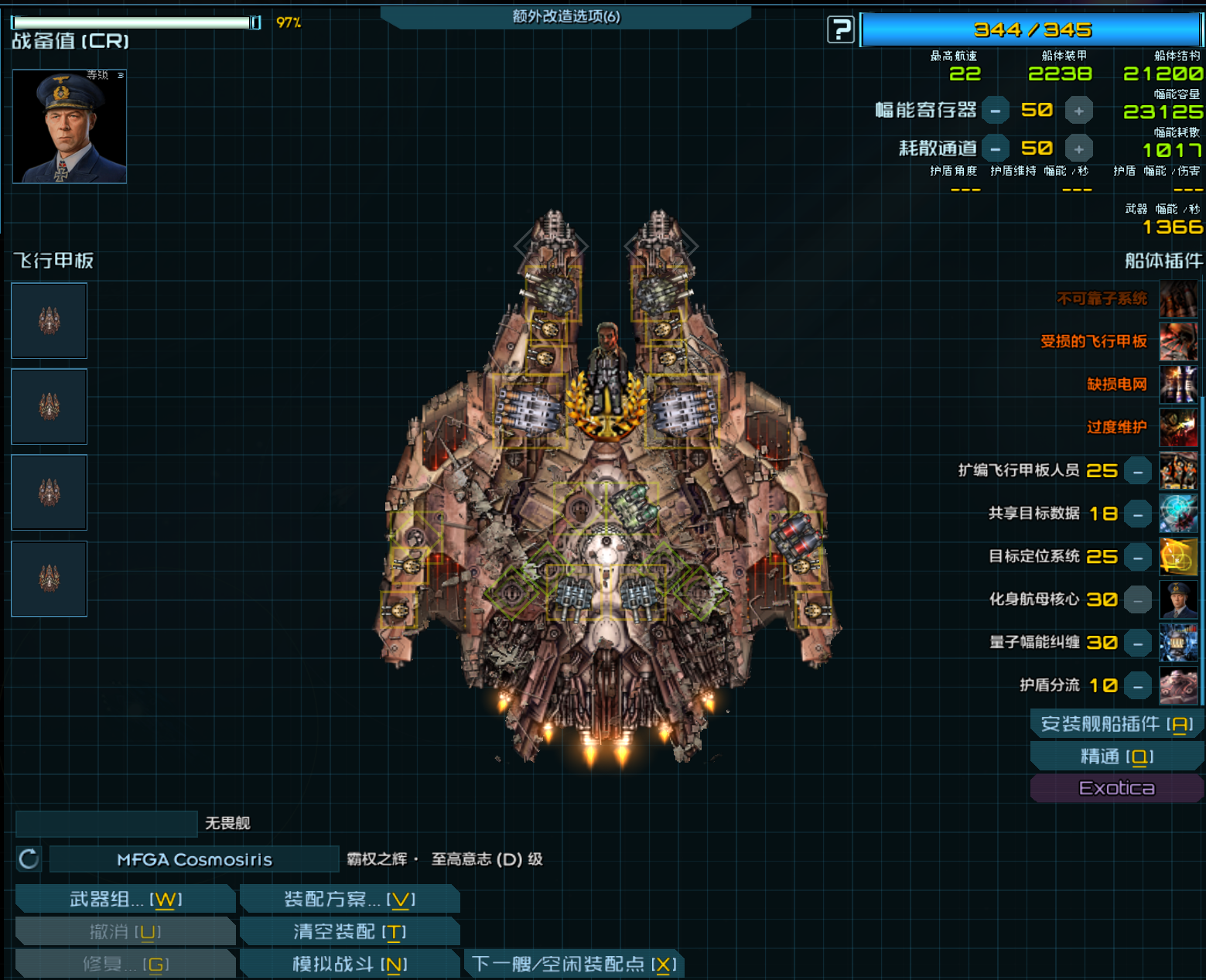1206x980 pixels.
Task: Click the 清空装配 [T] button
Action: click(x=349, y=931)
